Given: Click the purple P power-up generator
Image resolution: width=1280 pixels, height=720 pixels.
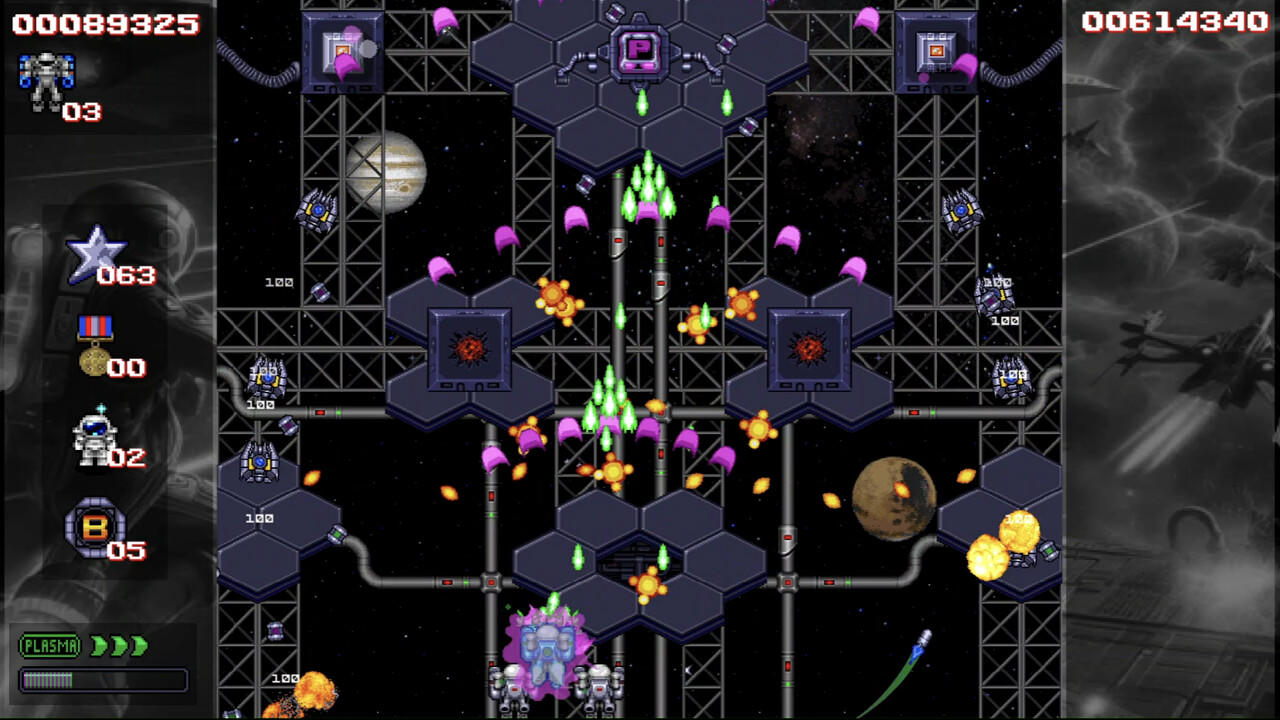Looking at the screenshot, I should [x=641, y=52].
